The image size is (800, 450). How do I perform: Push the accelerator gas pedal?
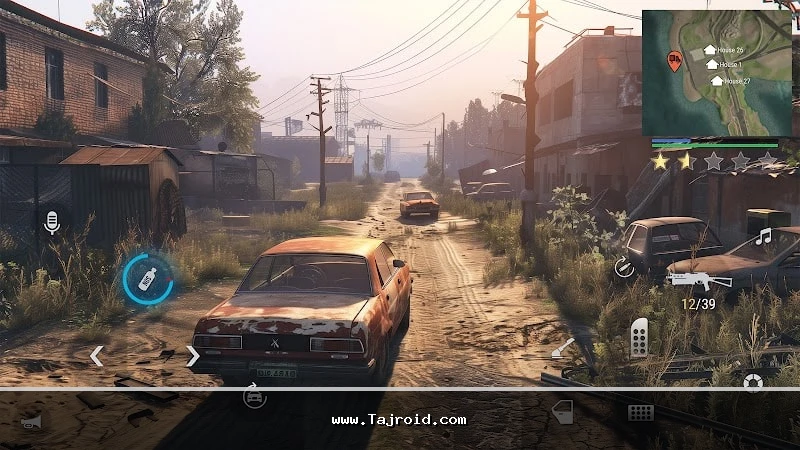coord(640,338)
